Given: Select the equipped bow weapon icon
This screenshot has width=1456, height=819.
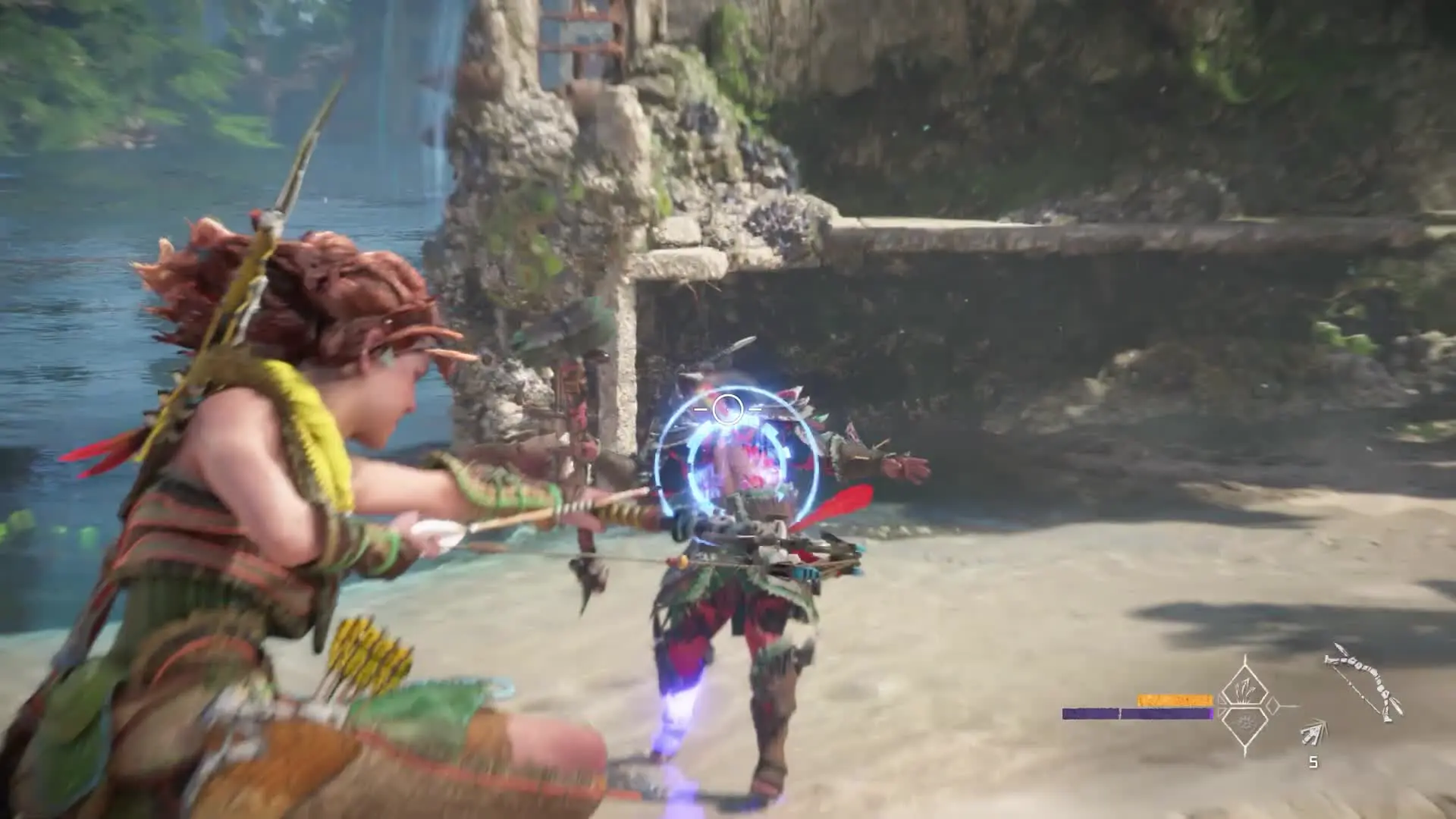Looking at the screenshot, I should [1364, 682].
